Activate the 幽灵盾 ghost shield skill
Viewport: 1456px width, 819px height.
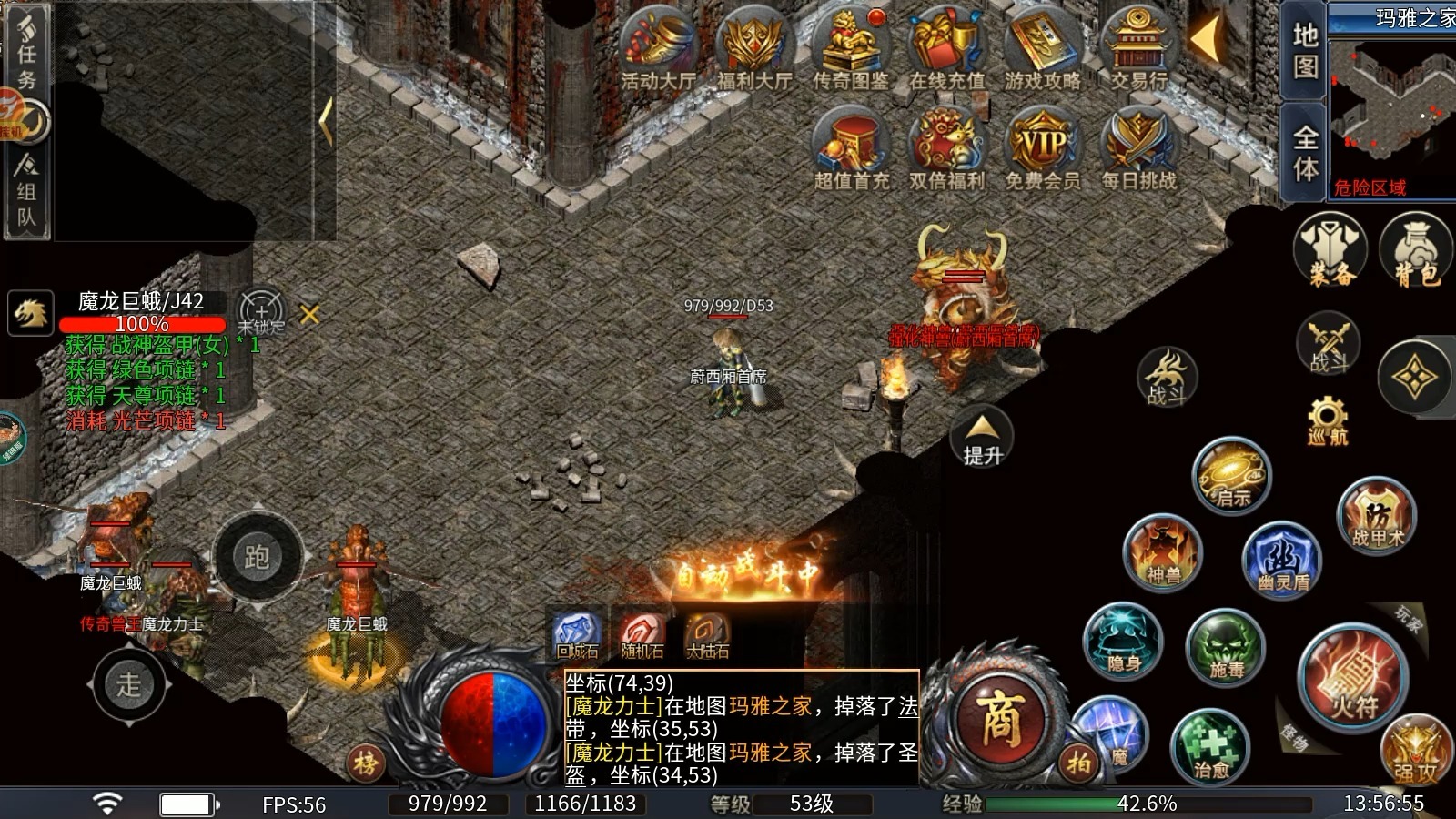click(x=1282, y=559)
